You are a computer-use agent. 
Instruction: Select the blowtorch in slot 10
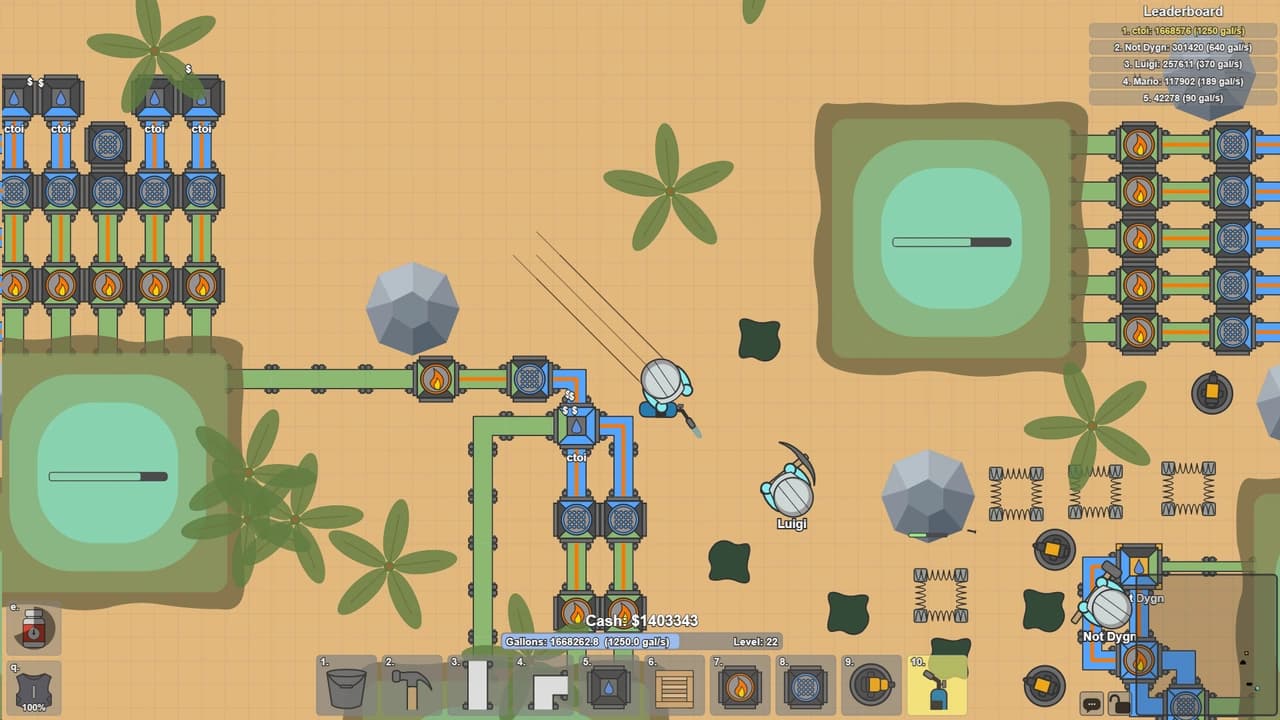click(x=938, y=686)
